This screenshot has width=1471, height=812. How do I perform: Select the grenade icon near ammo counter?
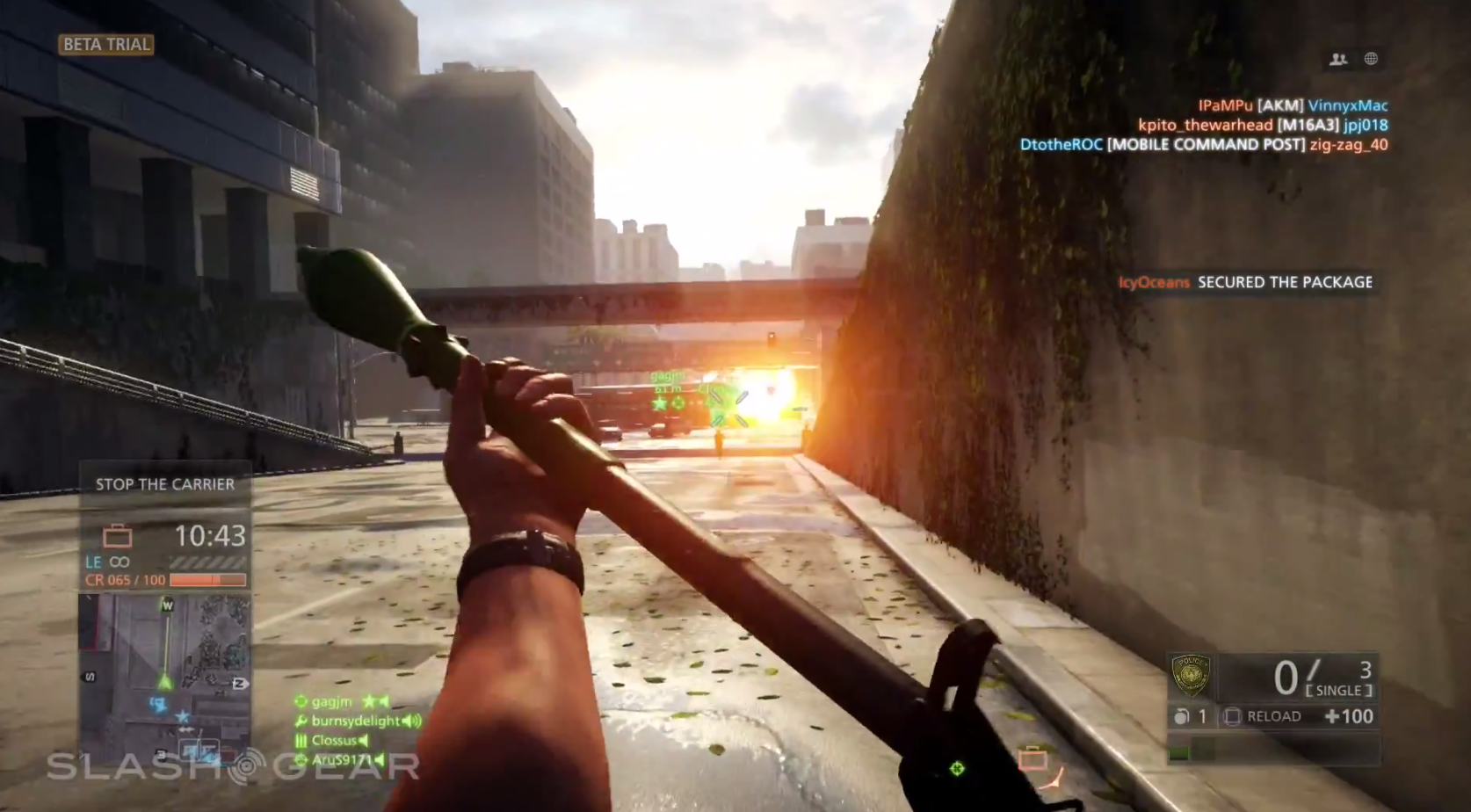pos(1182,716)
